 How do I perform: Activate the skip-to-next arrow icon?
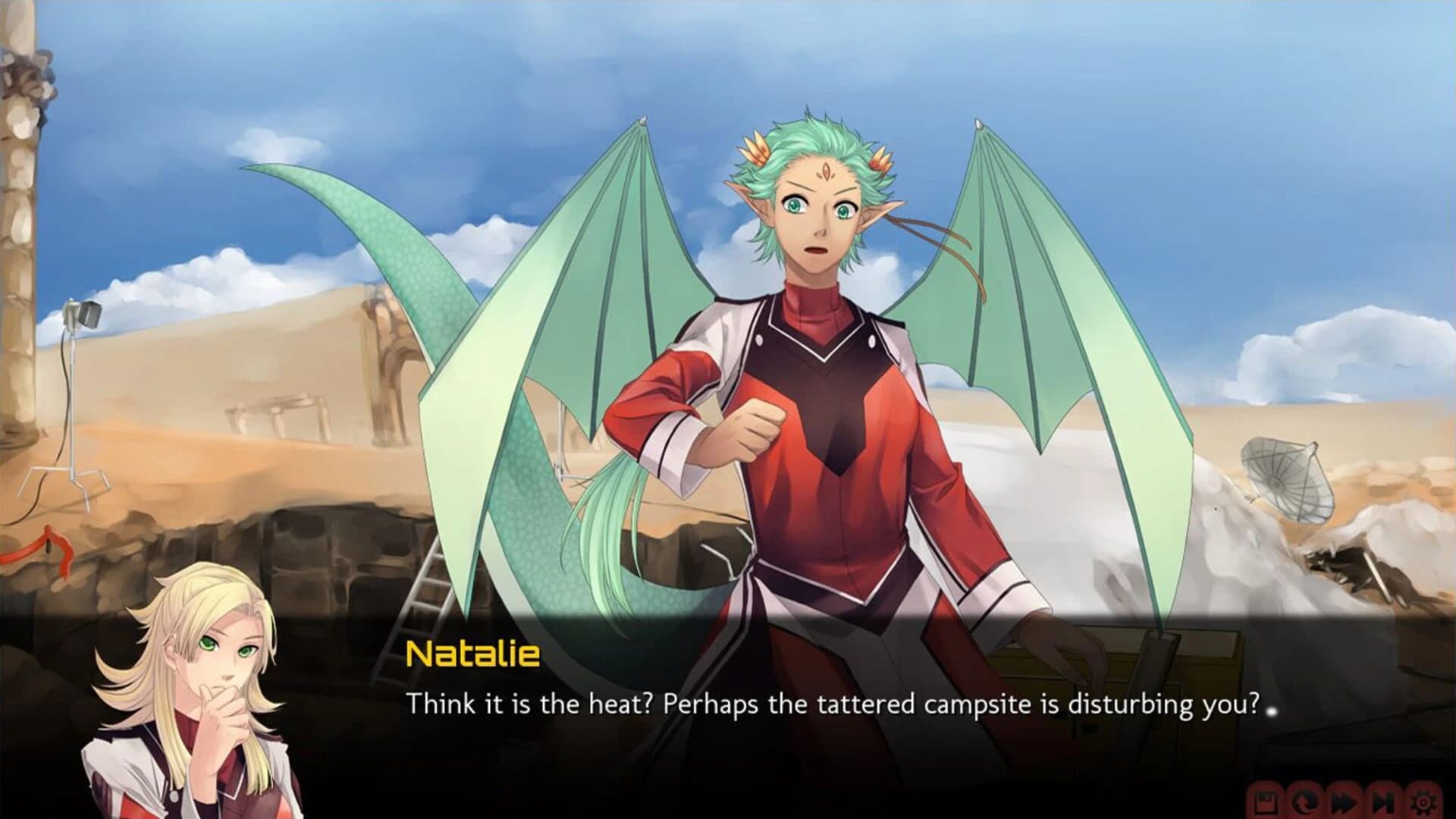(1384, 802)
